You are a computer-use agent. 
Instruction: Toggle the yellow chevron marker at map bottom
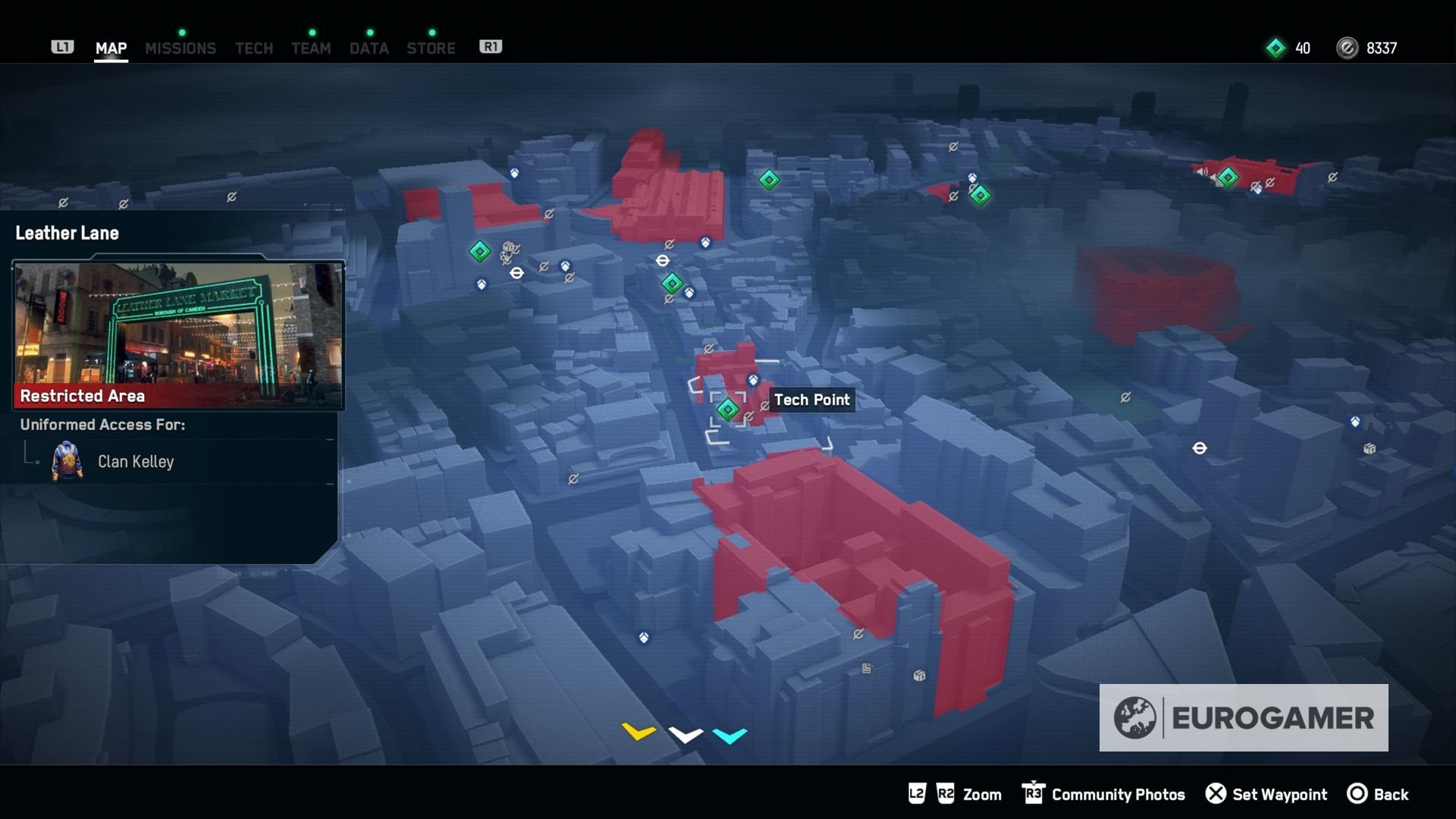(637, 732)
